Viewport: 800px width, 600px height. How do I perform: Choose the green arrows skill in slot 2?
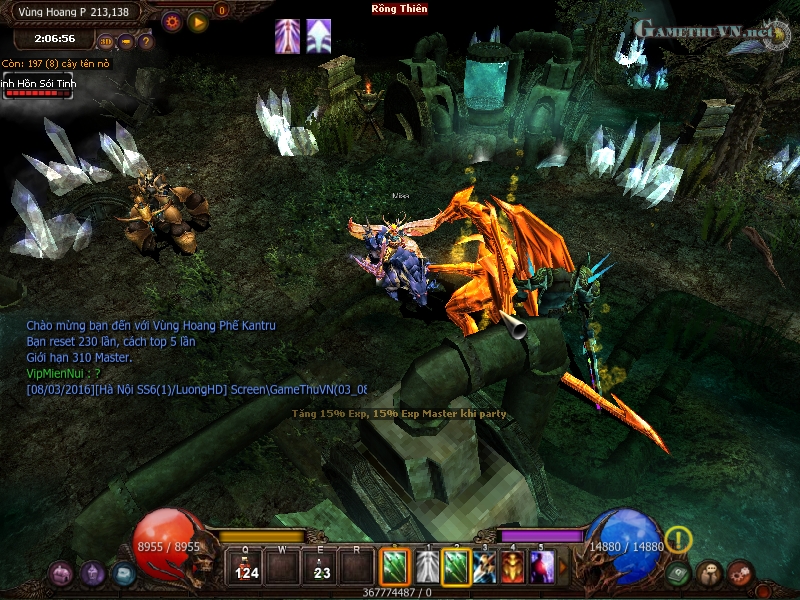tap(456, 568)
